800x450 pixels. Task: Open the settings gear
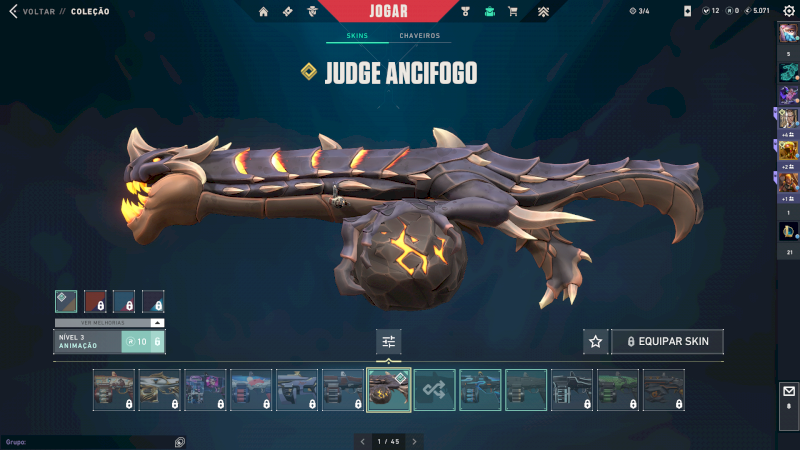(x=788, y=11)
